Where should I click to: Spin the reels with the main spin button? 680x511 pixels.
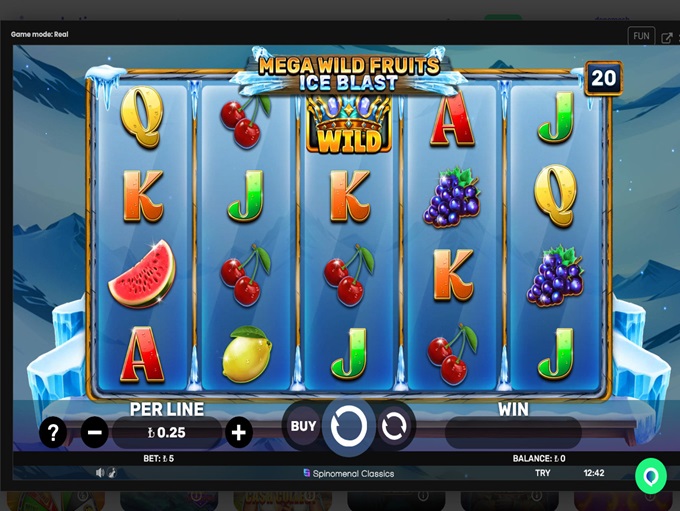click(349, 427)
